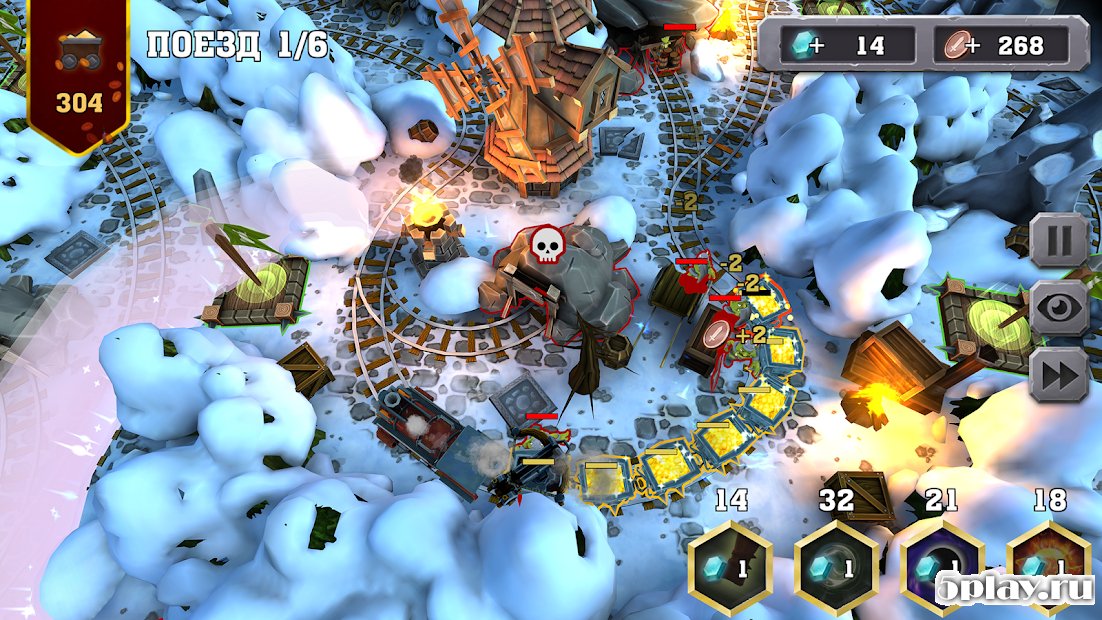Activate the grey whirlwind ability costing 32

click(x=836, y=566)
